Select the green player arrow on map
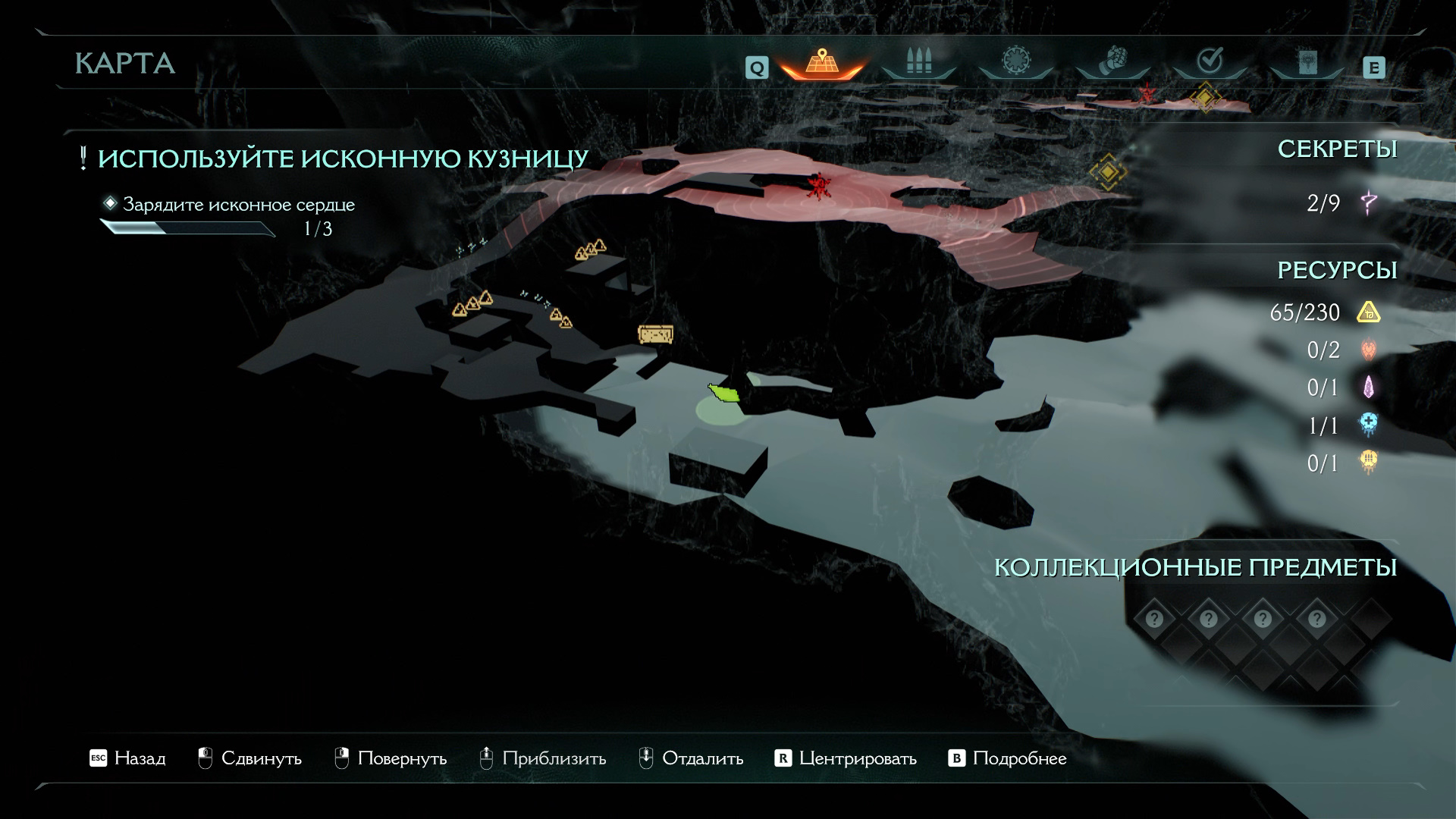This screenshot has width=1456, height=819. 724,393
